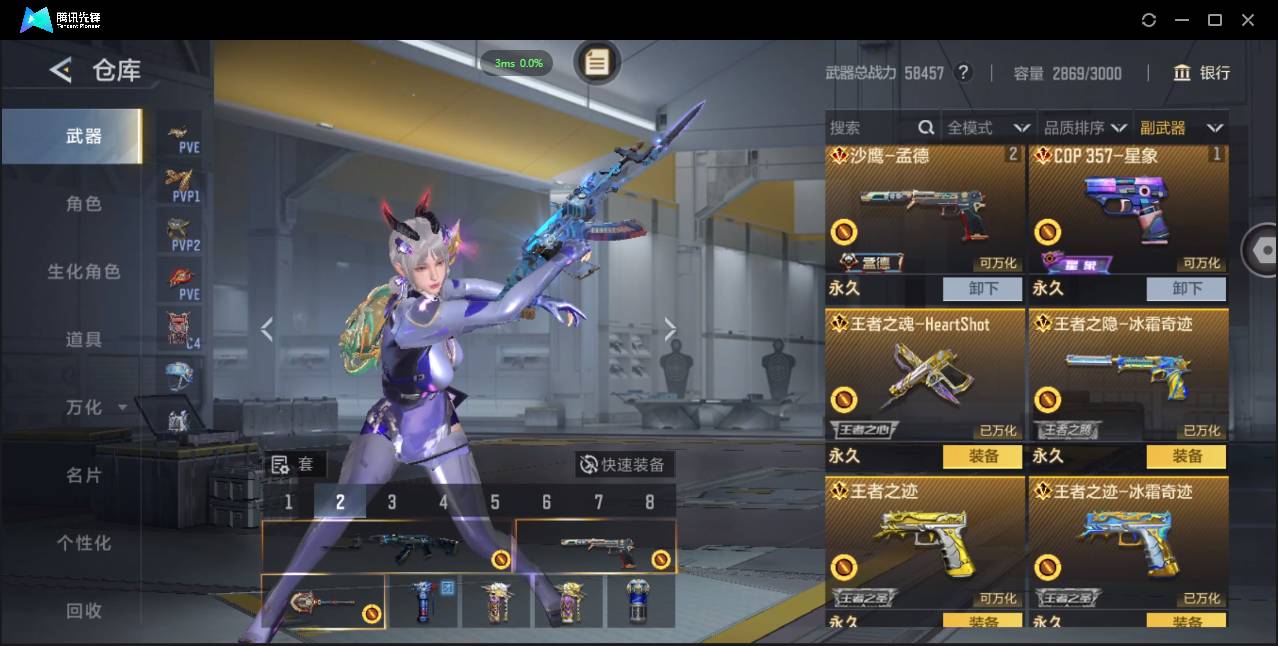This screenshot has width=1278, height=646.
Task: Maximize the emulator window
Action: 1215,20
